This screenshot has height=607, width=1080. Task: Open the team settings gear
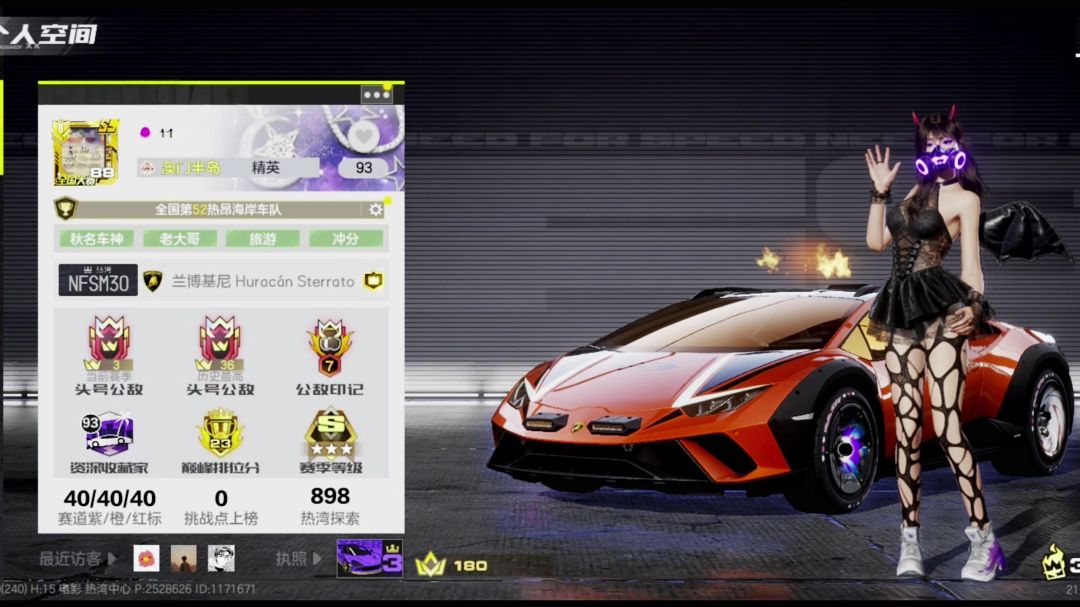[x=376, y=210]
